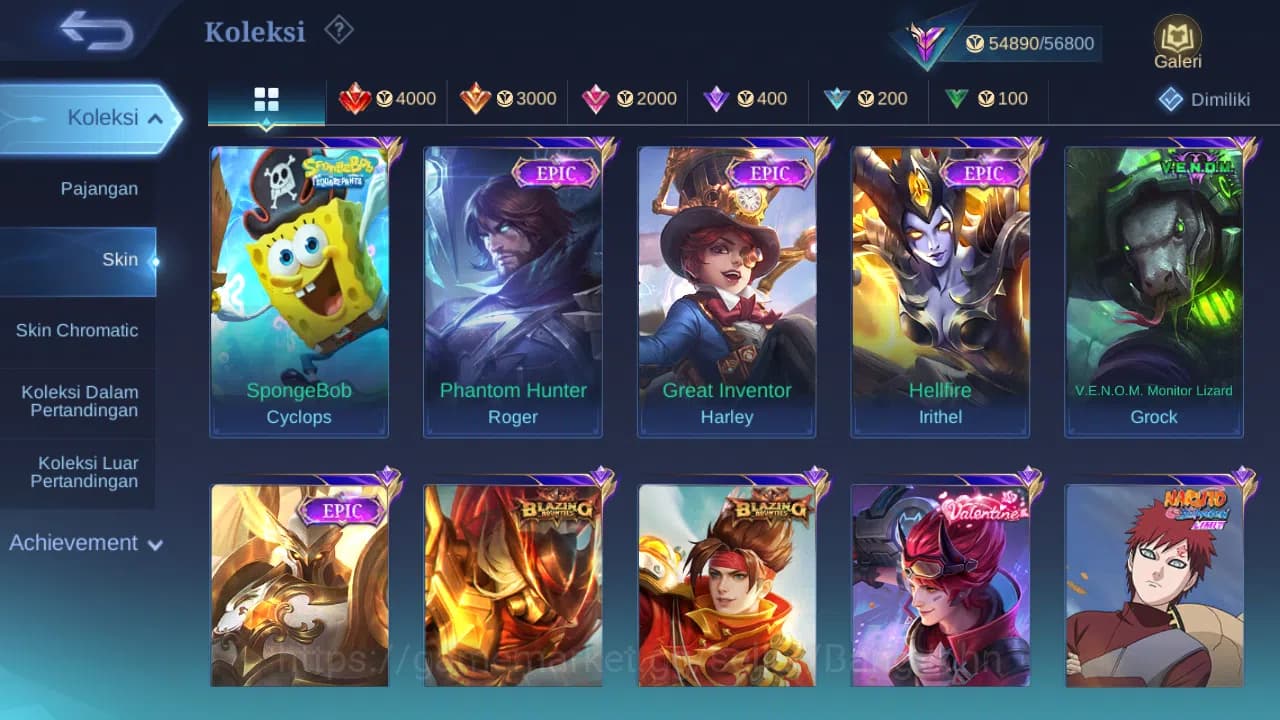
Task: Filter skins by the green 100-ticket badge
Action: tap(986, 99)
